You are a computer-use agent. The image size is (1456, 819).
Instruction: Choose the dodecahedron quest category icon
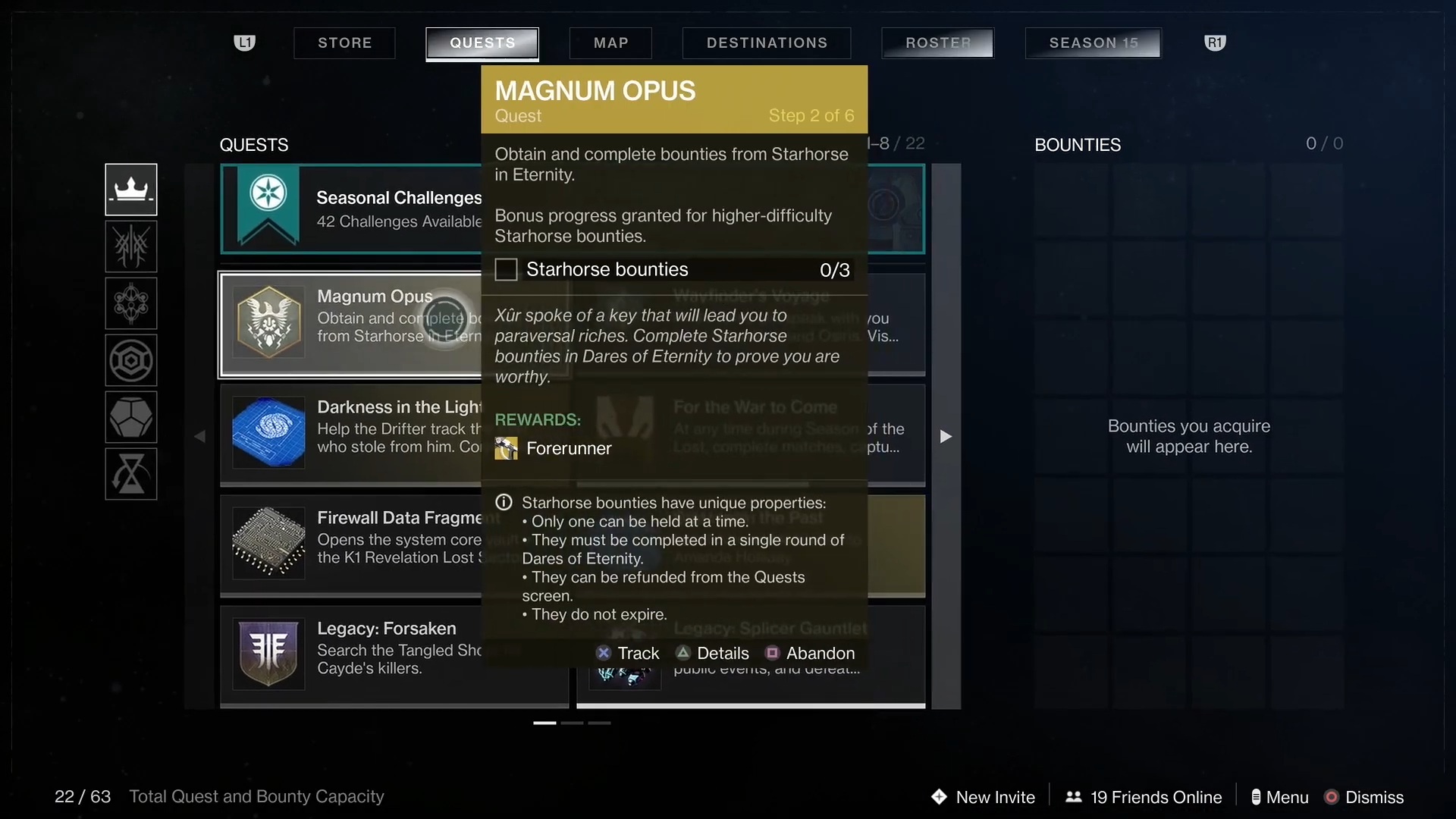(x=131, y=417)
